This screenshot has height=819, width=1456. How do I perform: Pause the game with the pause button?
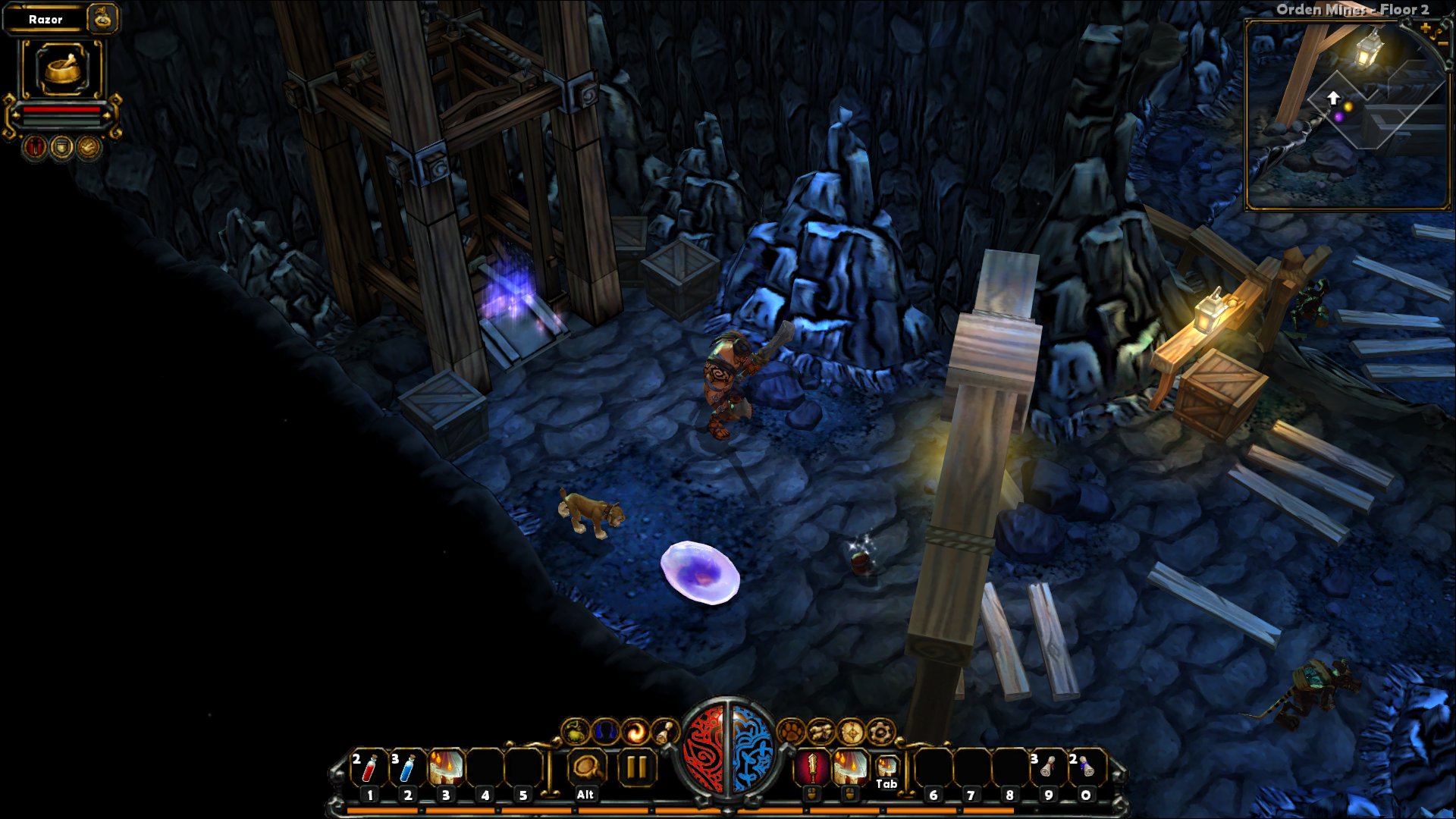635,767
